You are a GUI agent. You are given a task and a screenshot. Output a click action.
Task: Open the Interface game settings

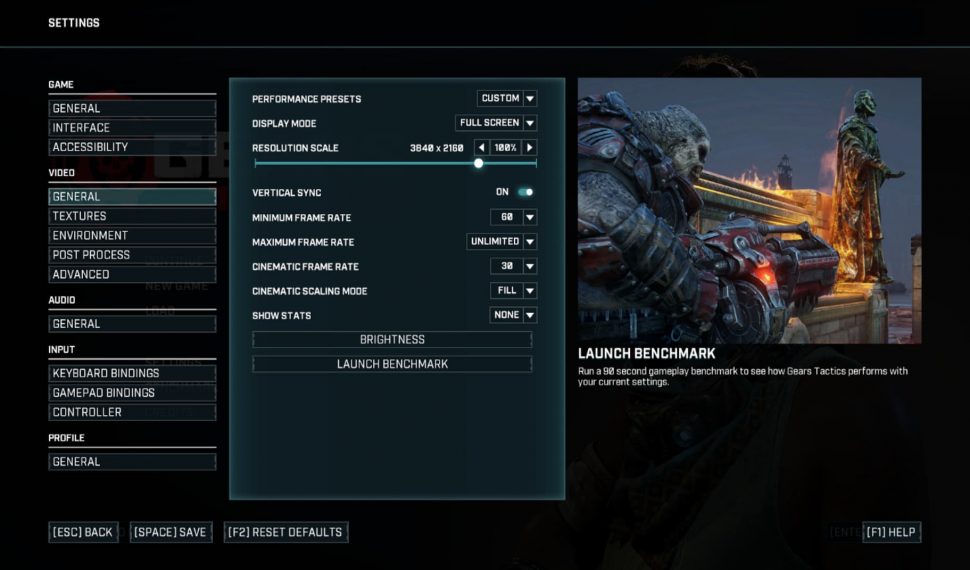[x=132, y=128]
